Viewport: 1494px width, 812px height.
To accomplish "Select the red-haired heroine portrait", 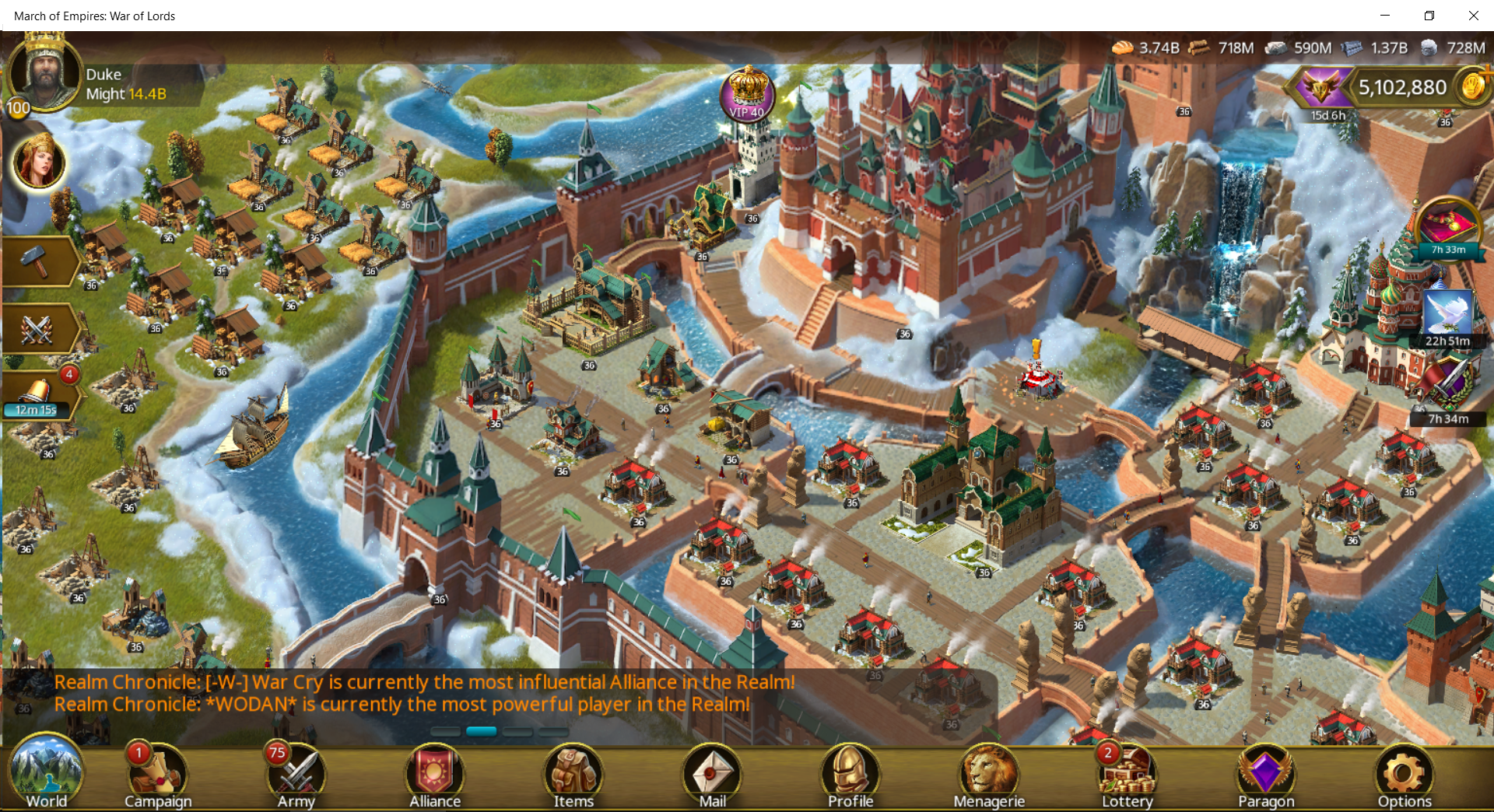I will 38,162.
